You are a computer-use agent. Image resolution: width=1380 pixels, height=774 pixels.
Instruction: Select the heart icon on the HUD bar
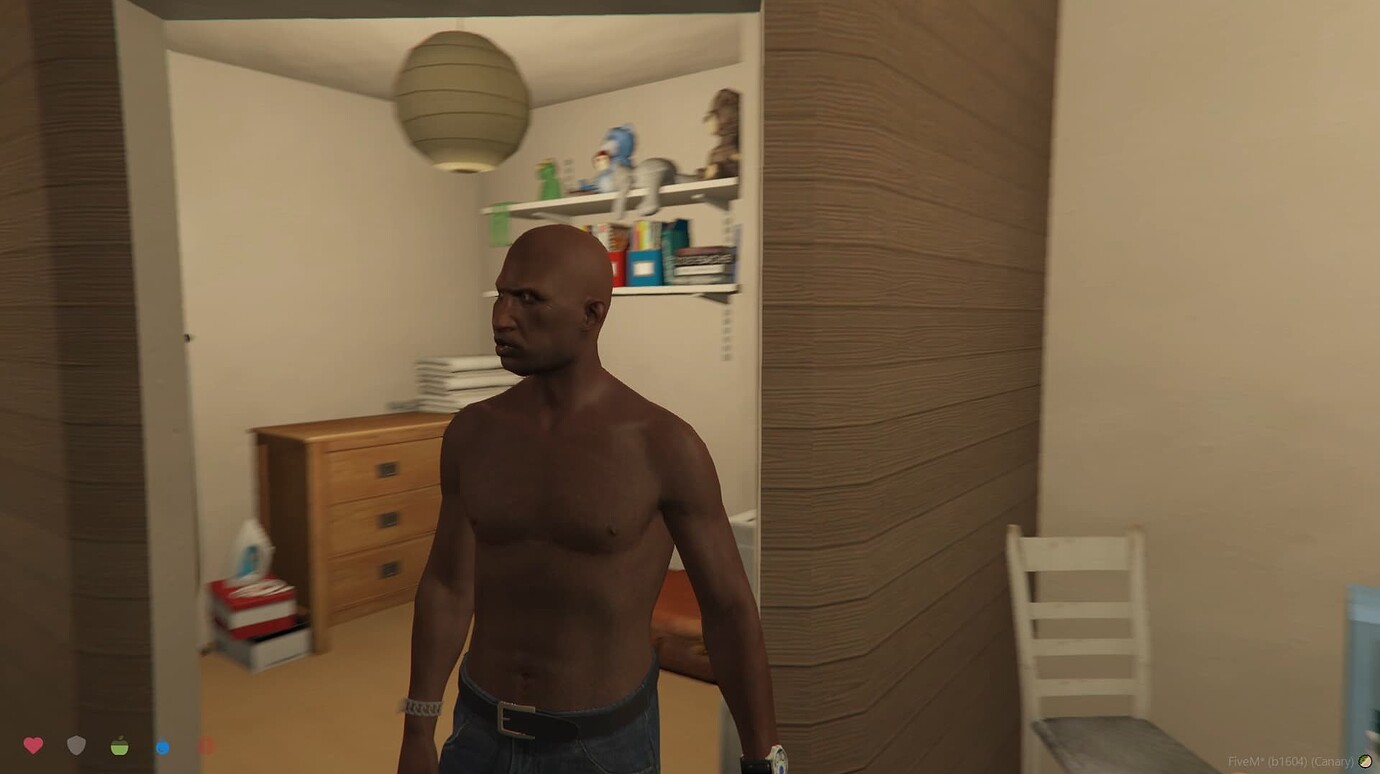35,745
